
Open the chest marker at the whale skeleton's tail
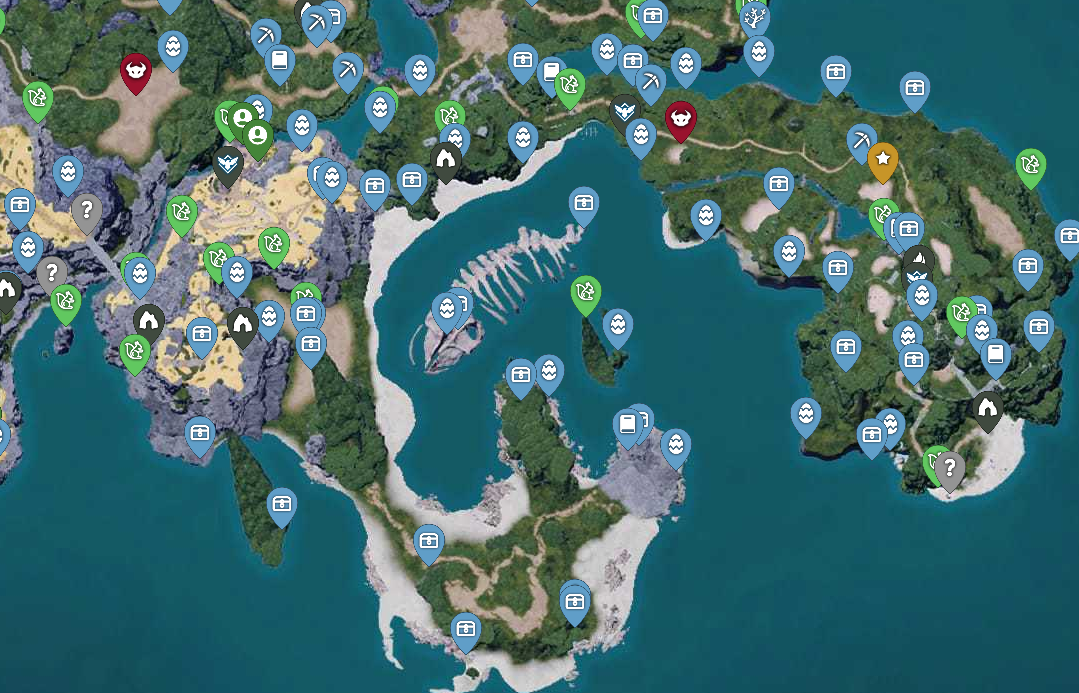point(584,203)
